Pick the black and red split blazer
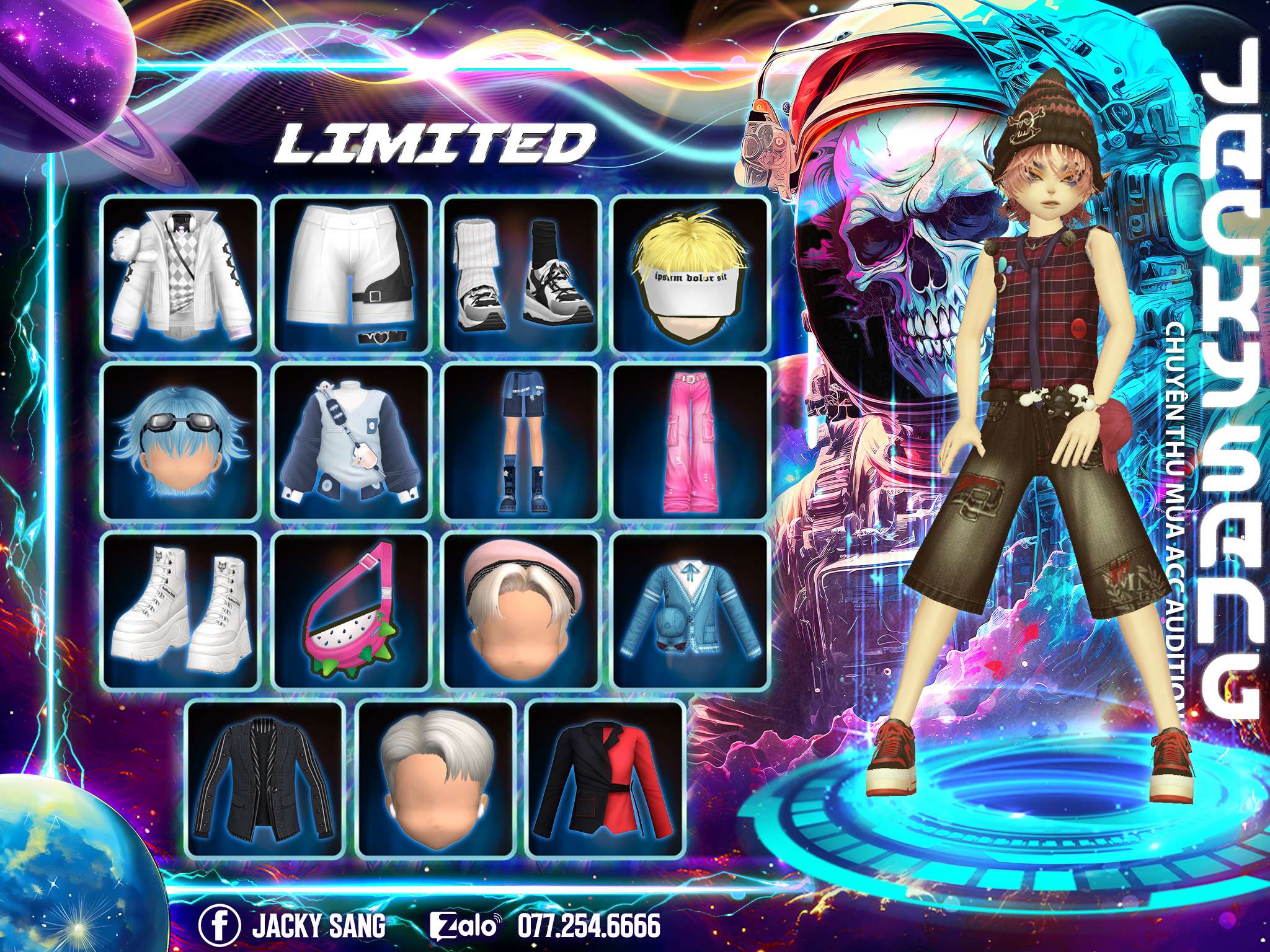The height and width of the screenshot is (952, 1270). click(x=606, y=778)
